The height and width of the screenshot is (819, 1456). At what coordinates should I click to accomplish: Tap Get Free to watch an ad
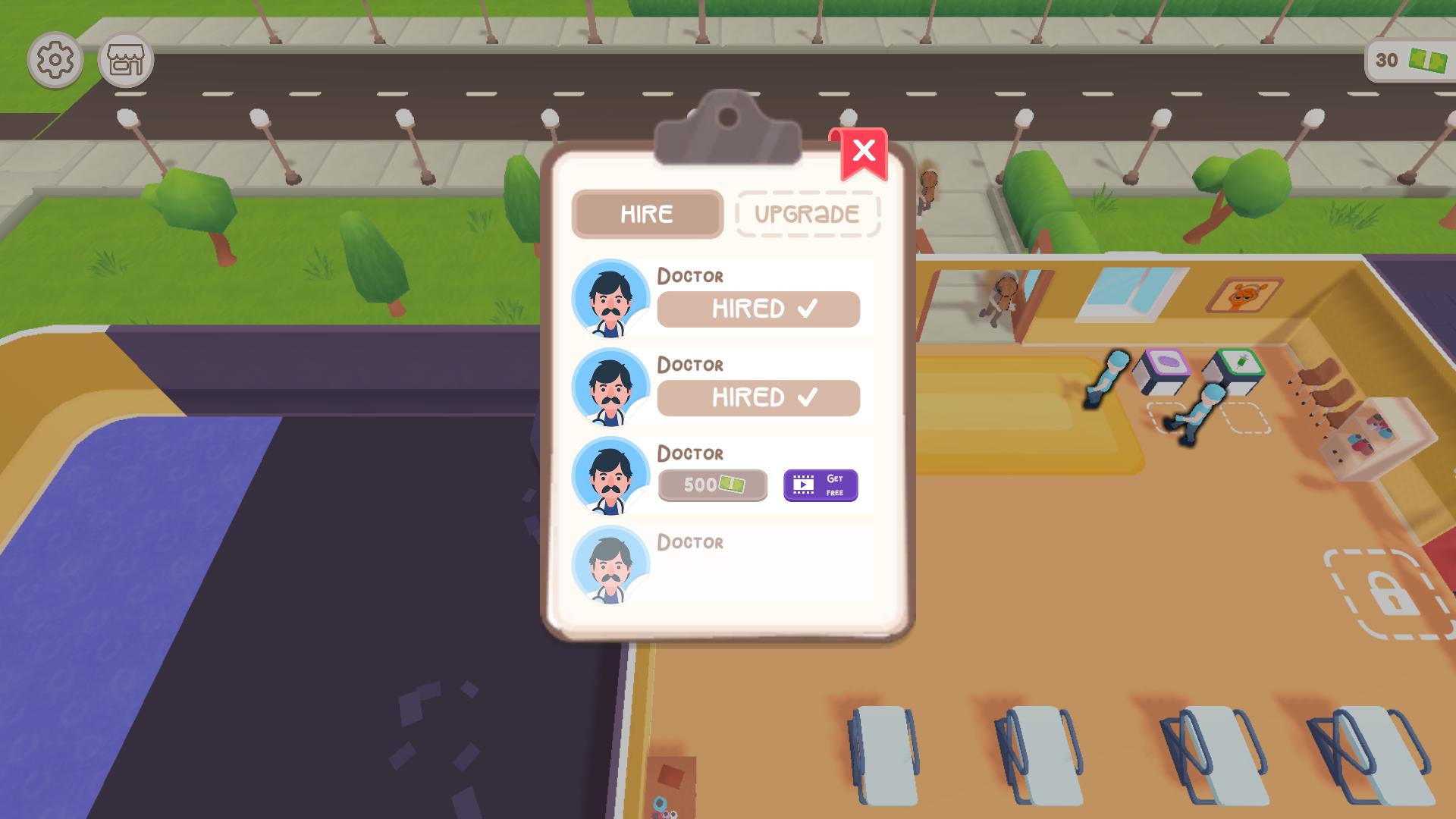pos(820,484)
